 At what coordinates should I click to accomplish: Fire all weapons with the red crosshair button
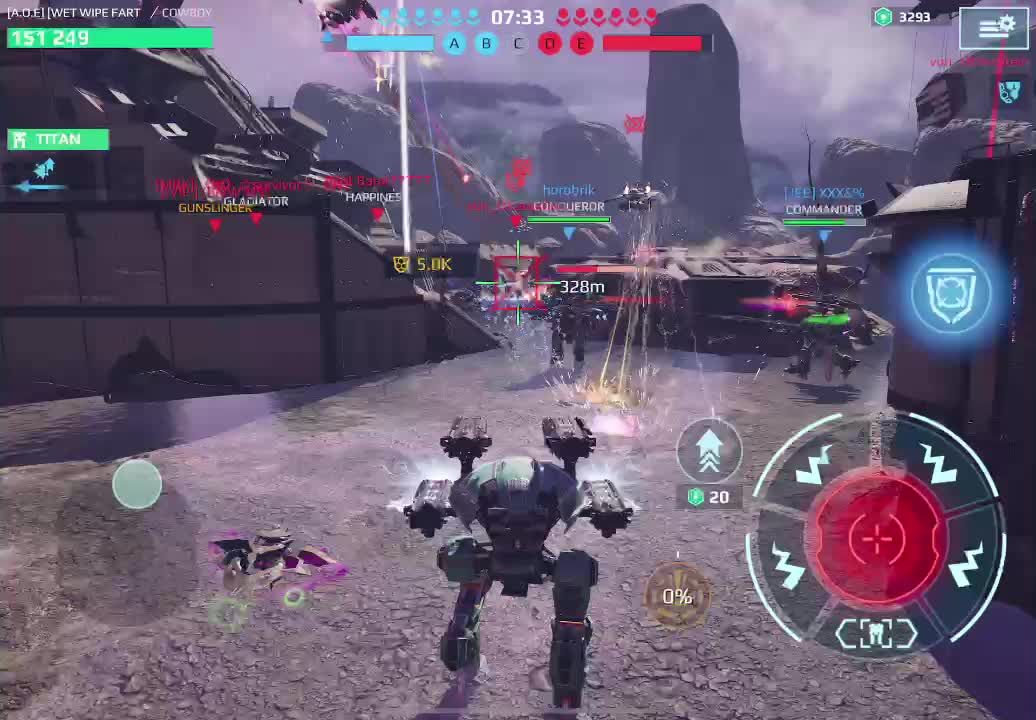pyautogui.click(x=877, y=537)
